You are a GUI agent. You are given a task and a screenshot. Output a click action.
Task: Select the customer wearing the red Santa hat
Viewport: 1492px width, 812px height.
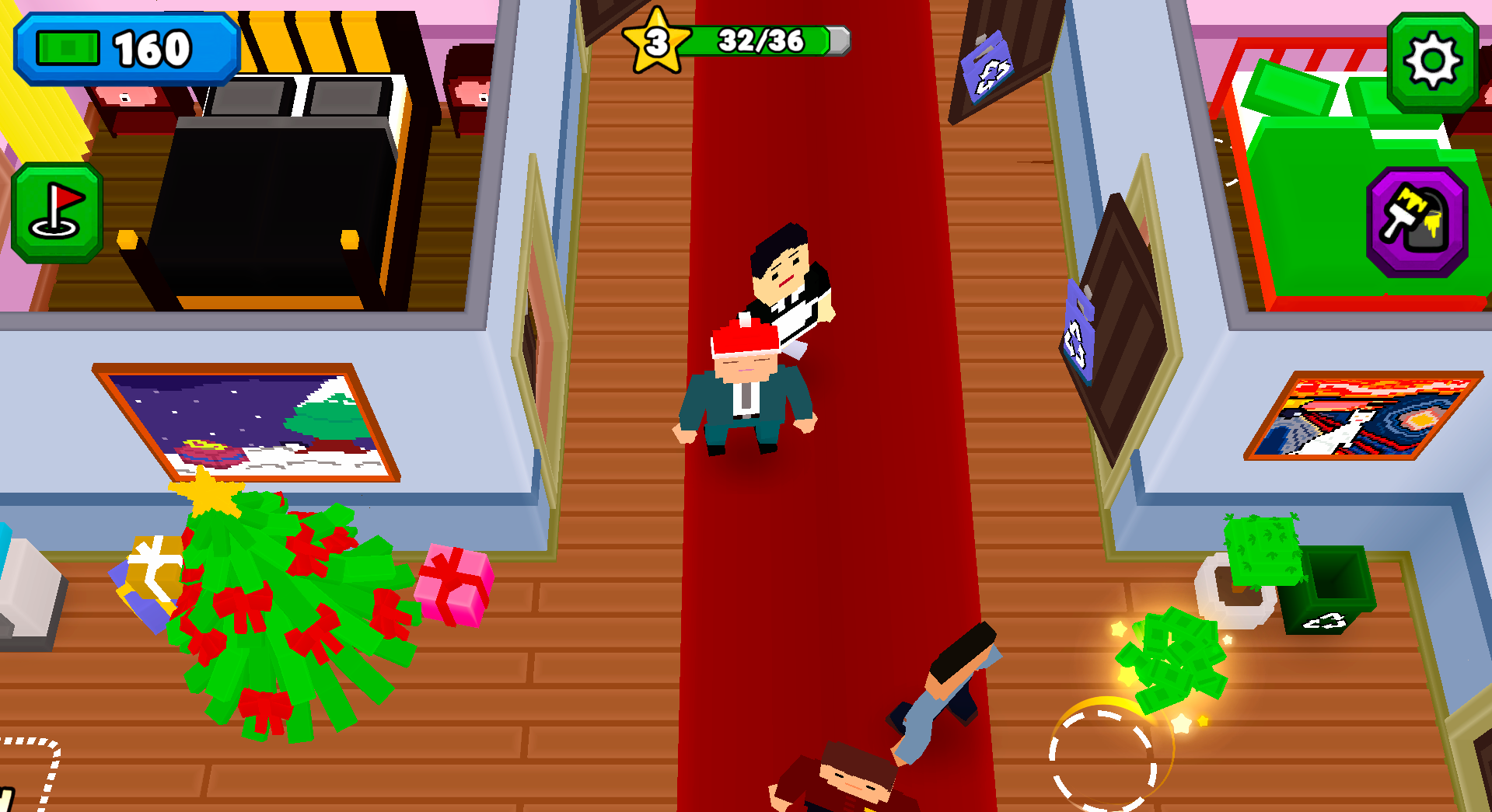click(x=744, y=381)
